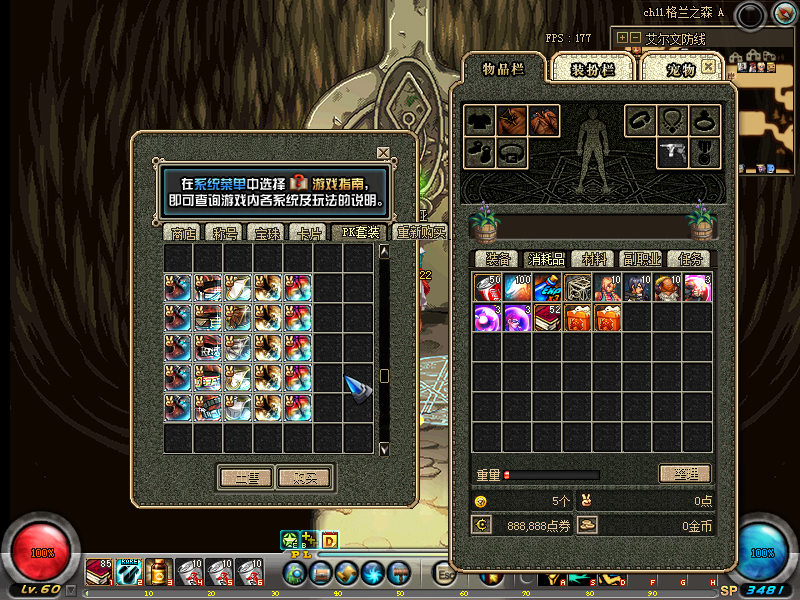Select the 材料 materials category
This screenshot has width=800, height=600.
tap(593, 259)
